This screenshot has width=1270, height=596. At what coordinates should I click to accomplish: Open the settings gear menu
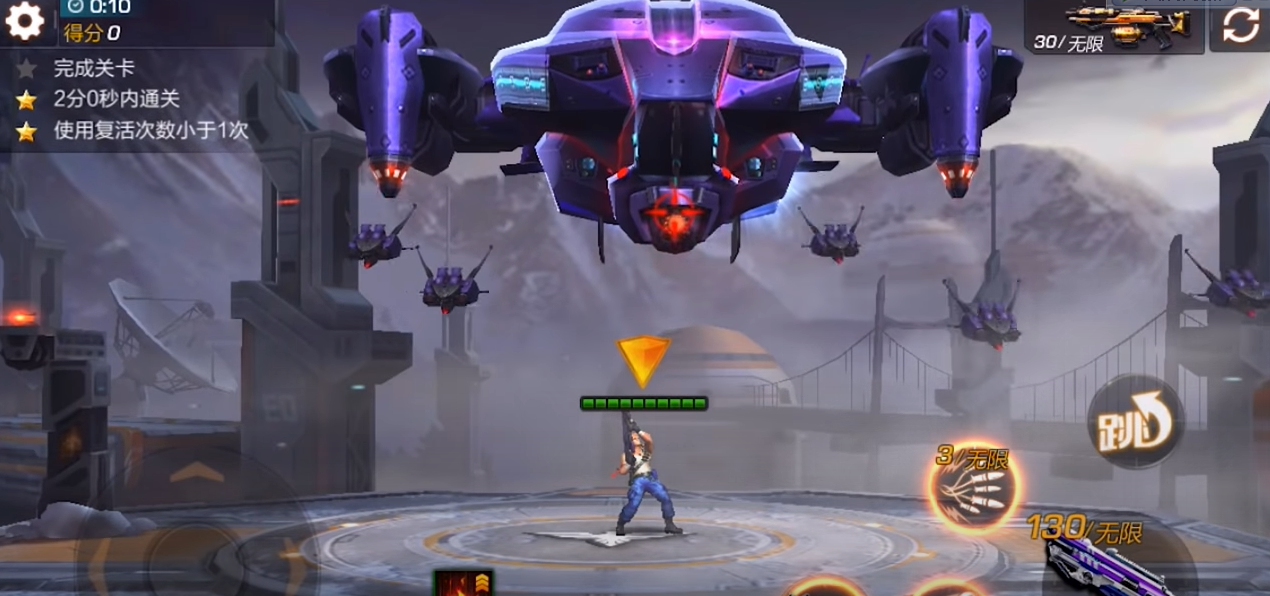coord(25,21)
